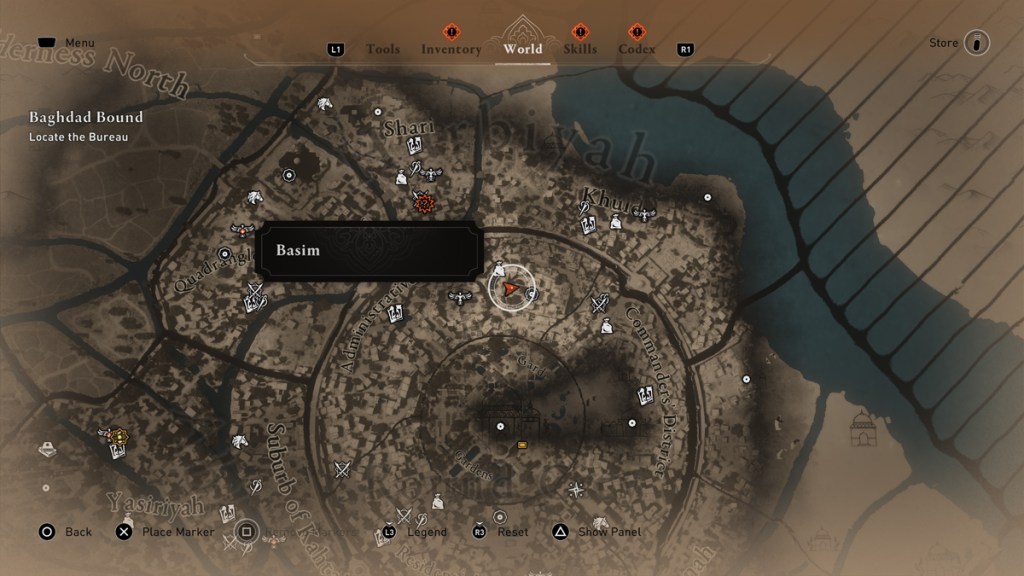Screen dimensions: 1024x576
Task: Open the Menu at top left
Action: [79, 43]
